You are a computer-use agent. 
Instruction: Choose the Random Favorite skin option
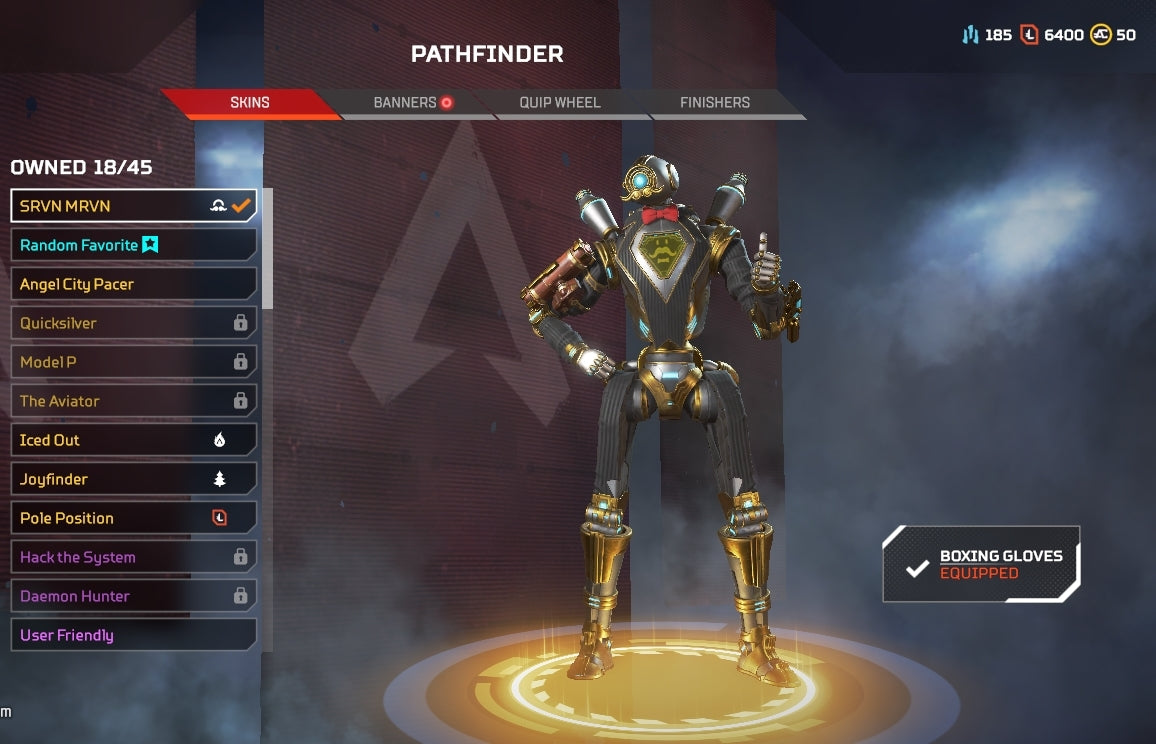[x=133, y=245]
